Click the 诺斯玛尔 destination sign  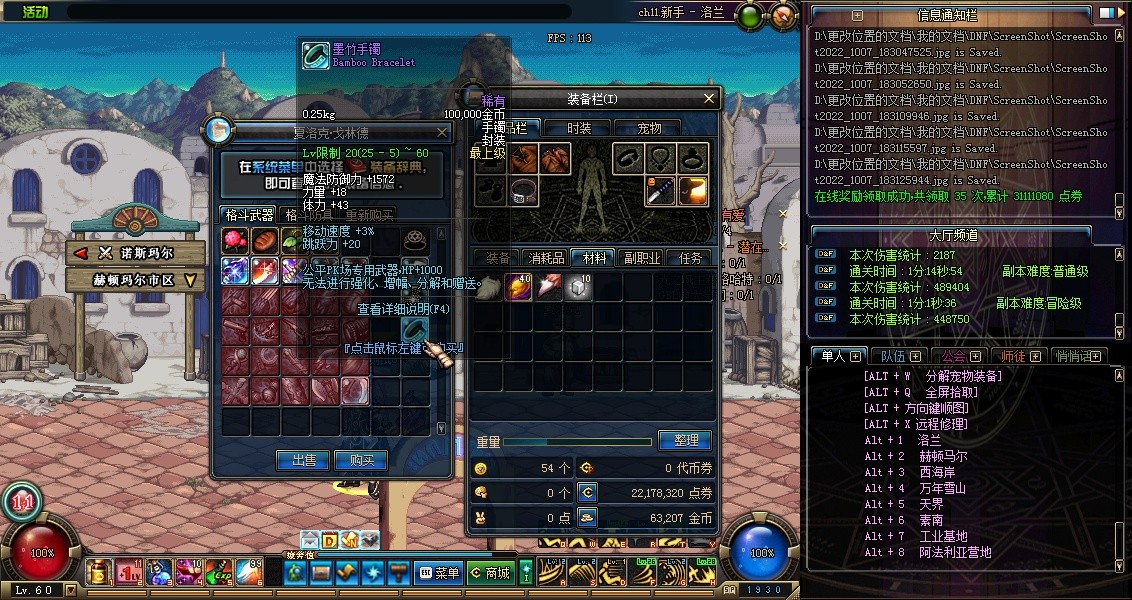click(x=135, y=254)
